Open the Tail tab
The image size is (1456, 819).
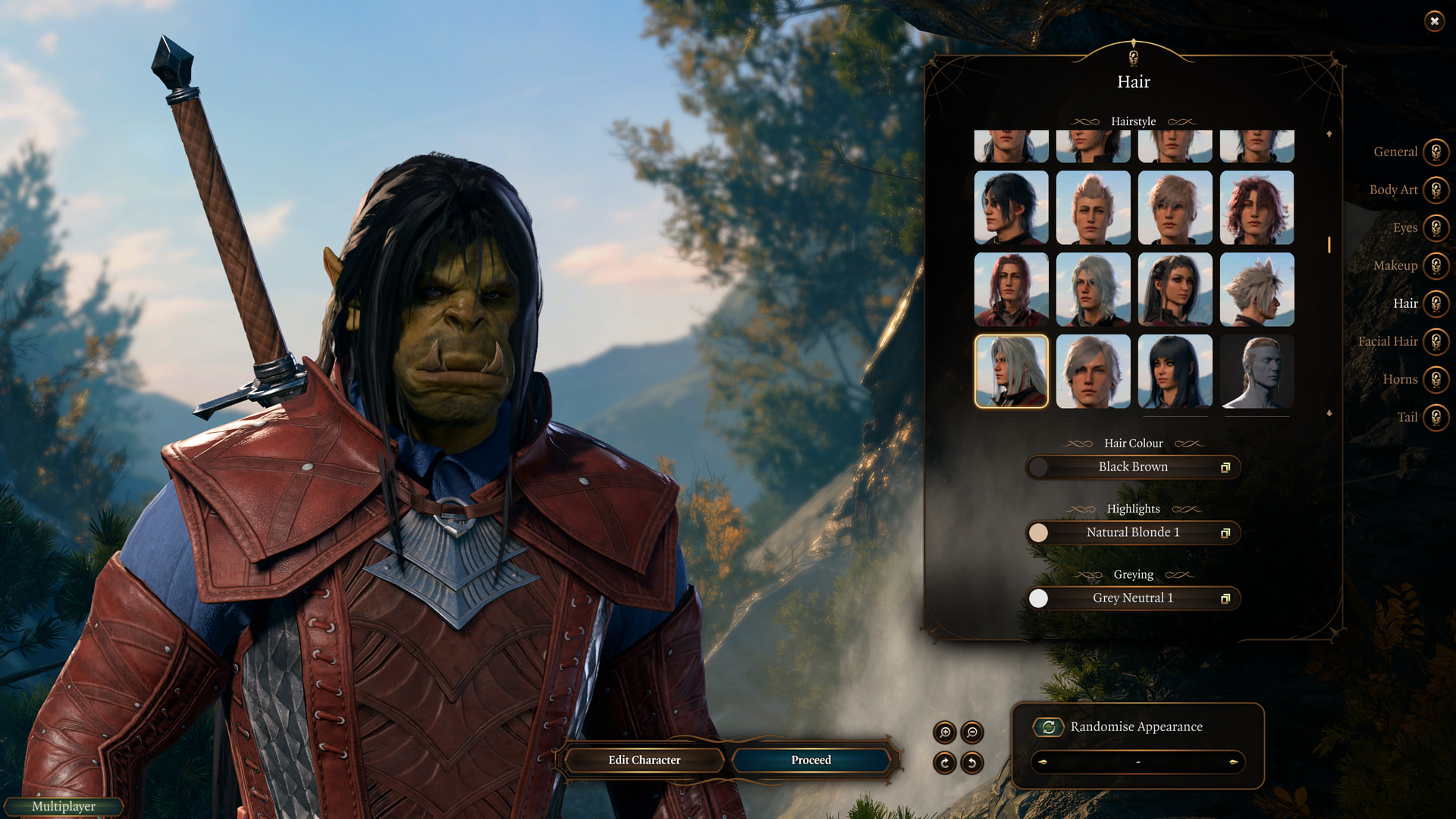(x=1436, y=418)
